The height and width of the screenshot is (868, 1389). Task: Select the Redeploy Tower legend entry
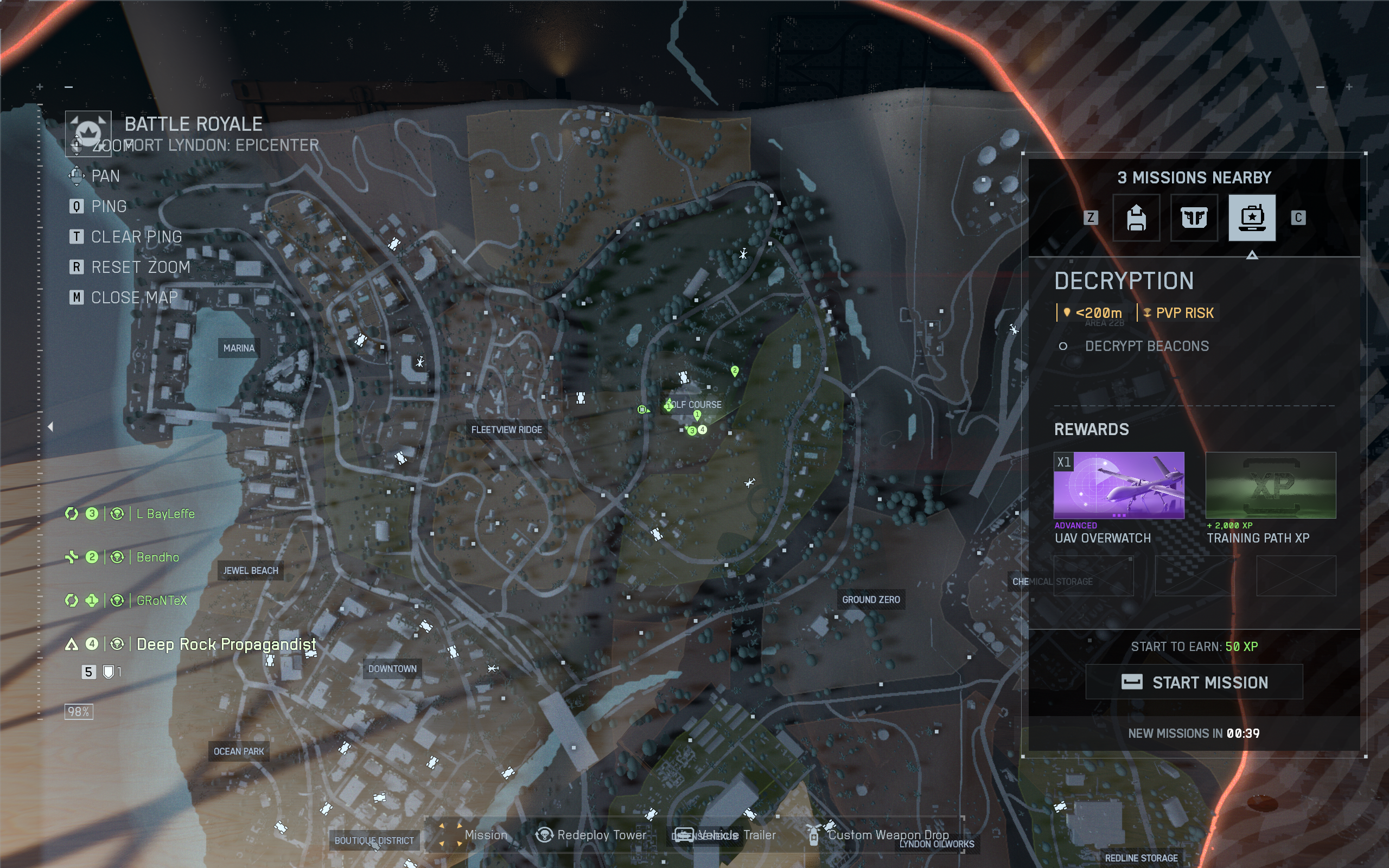591,835
